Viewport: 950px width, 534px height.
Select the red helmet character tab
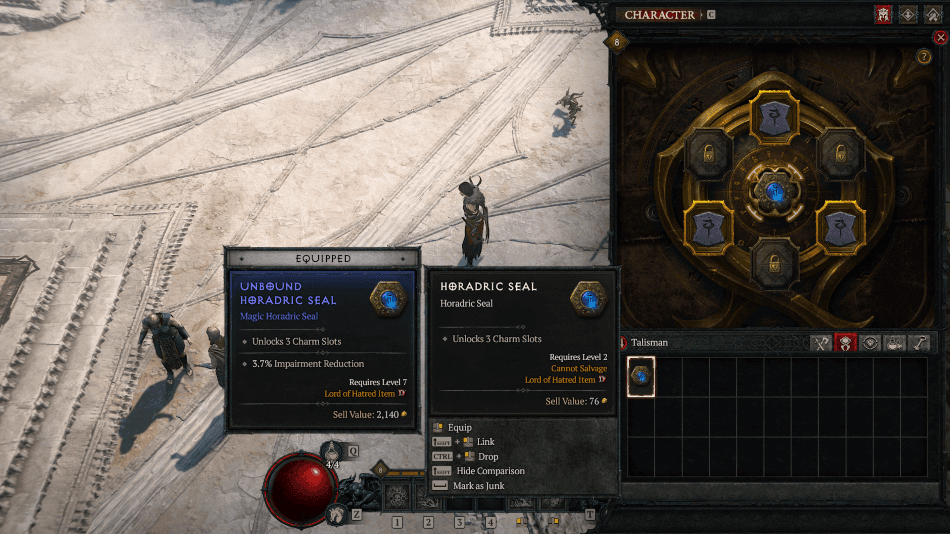(x=883, y=15)
